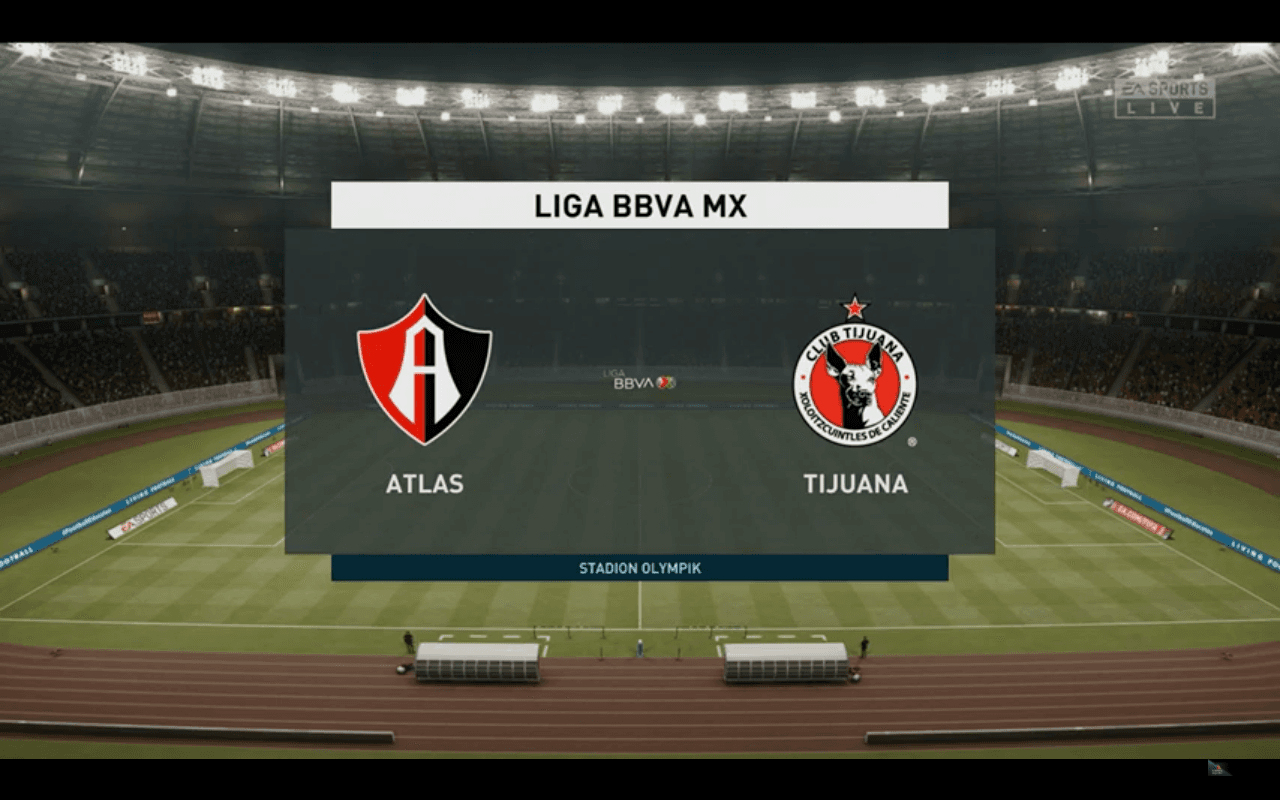Viewport: 1280px width, 800px height.
Task: Expand the TIJUANA team name label
Action: pos(858,486)
